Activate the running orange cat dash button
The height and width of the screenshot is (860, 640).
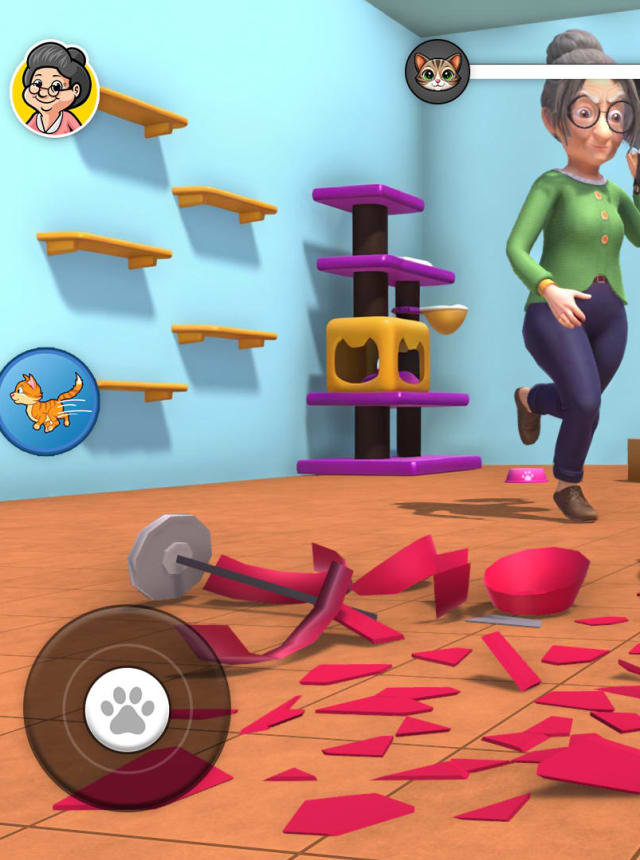49,402
